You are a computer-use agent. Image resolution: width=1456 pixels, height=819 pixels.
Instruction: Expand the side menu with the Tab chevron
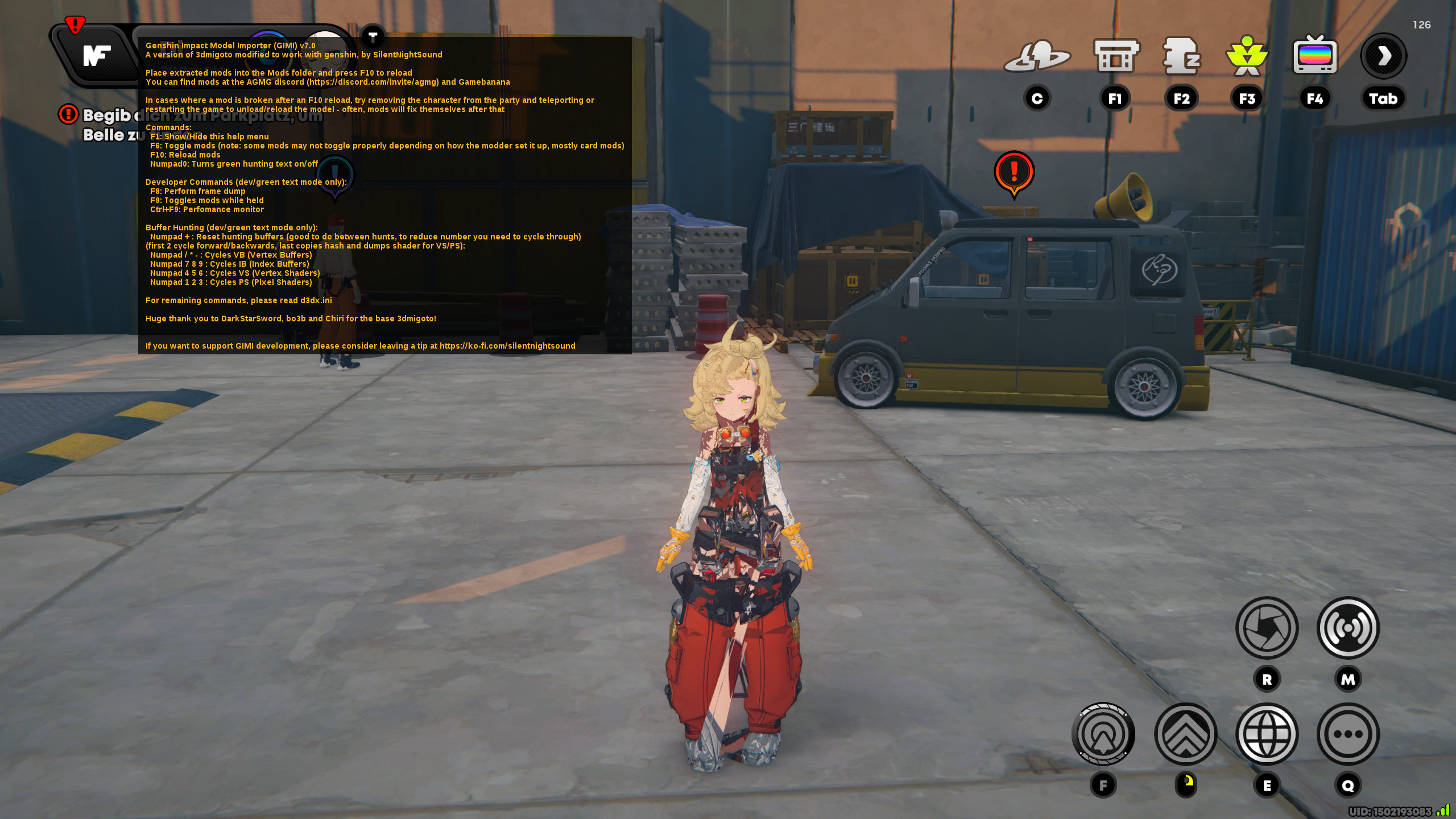(1383, 55)
